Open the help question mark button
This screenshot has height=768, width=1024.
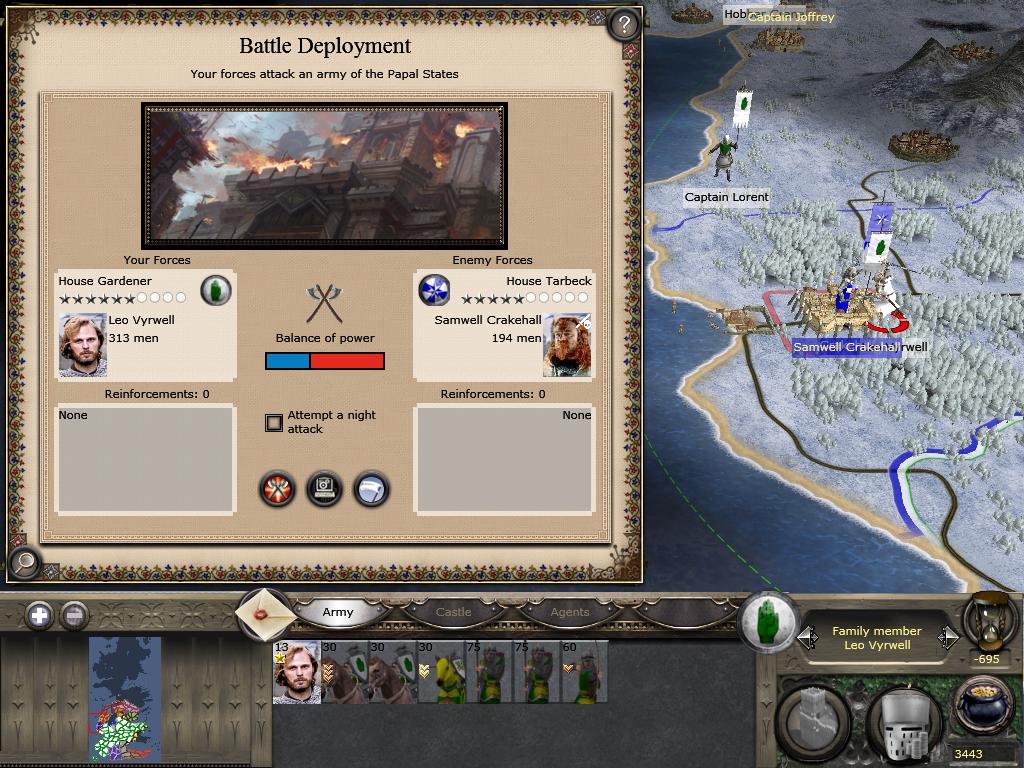point(624,24)
